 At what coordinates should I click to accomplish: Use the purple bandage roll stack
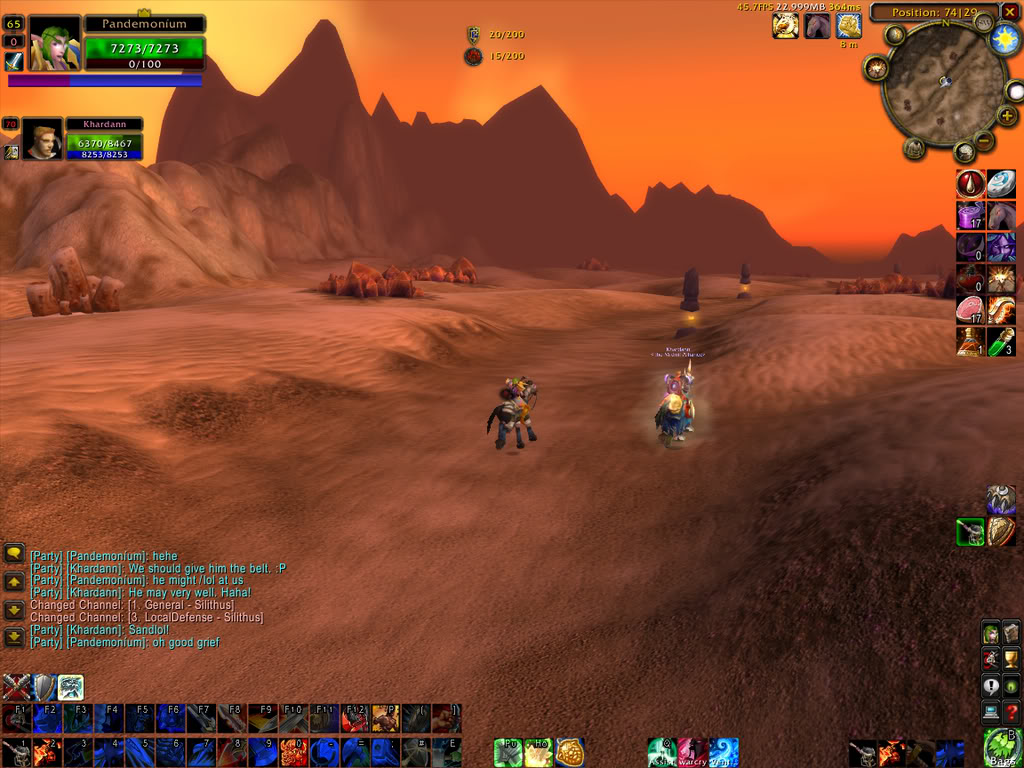pos(970,215)
